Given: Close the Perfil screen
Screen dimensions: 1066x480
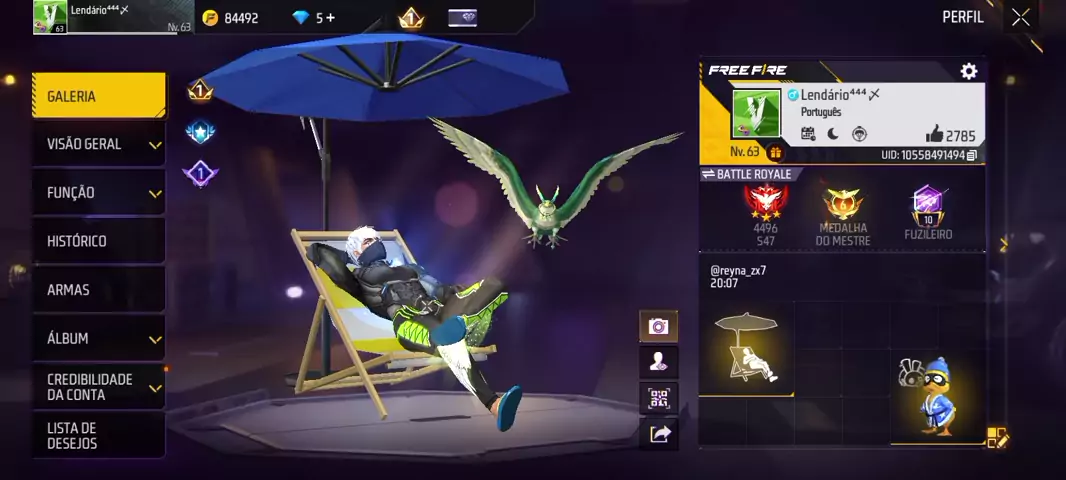Looking at the screenshot, I should pyautogui.click(x=1020, y=17).
